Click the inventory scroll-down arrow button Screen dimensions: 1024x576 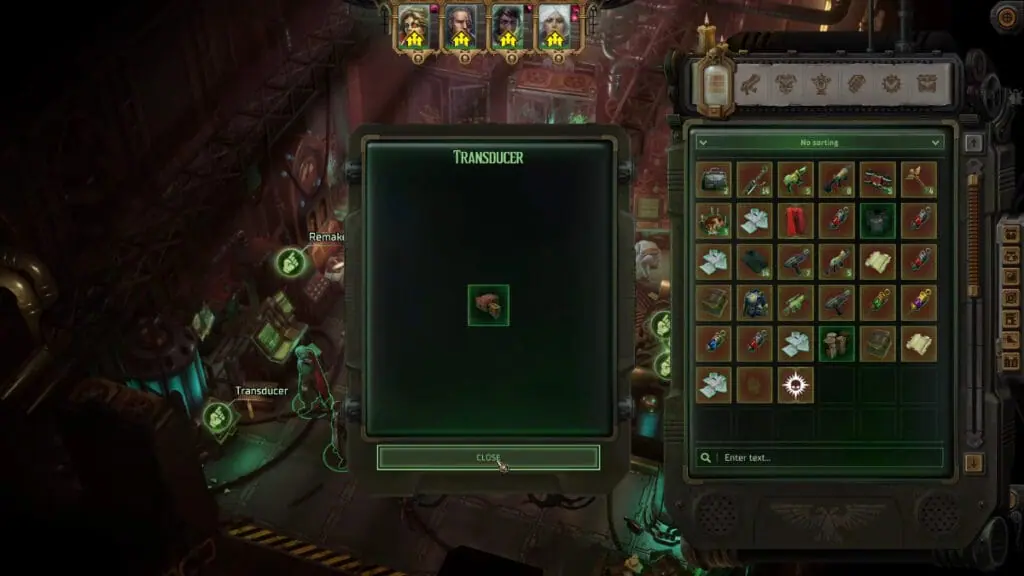(974, 462)
